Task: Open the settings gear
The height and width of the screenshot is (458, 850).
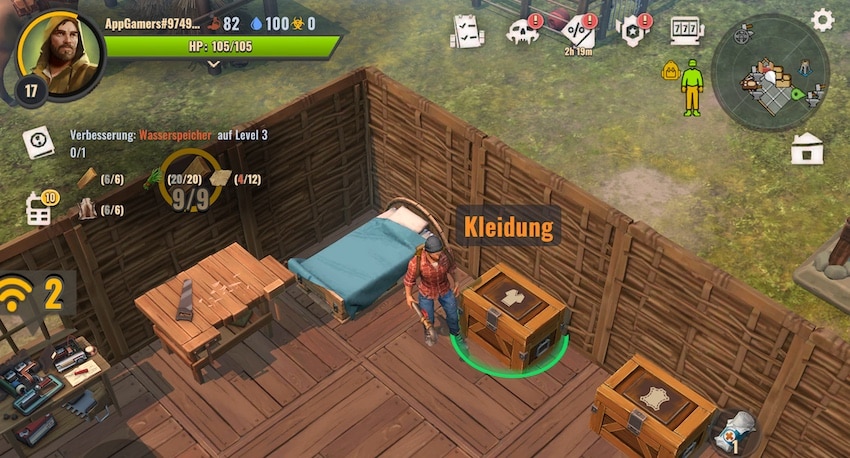Action: click(822, 20)
